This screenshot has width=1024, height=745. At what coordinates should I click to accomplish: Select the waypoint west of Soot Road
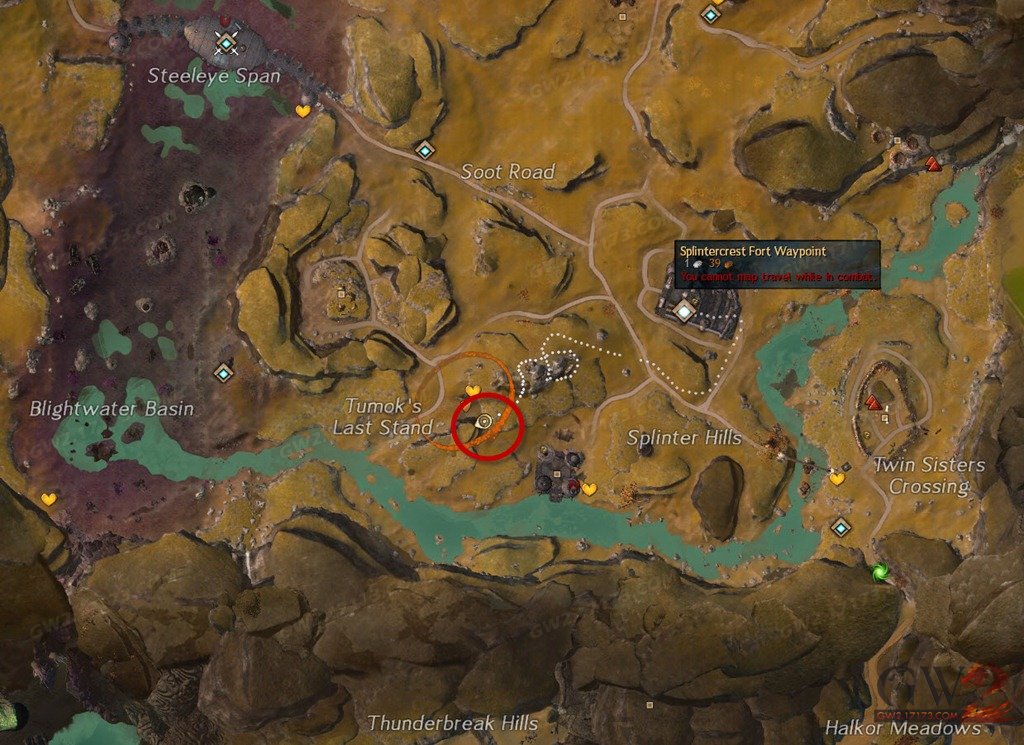coord(426,151)
